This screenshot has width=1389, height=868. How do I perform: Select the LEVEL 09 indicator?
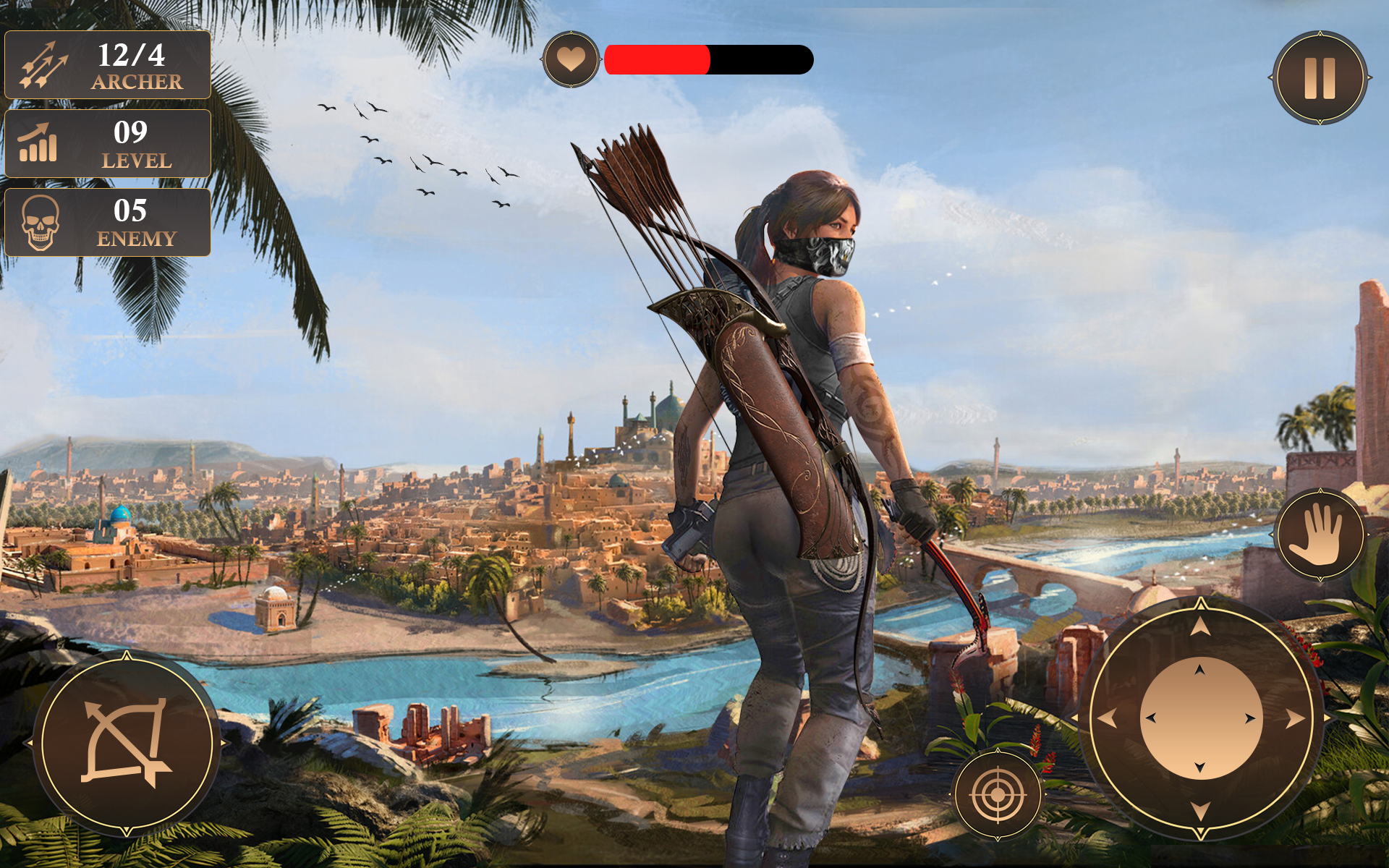[107, 143]
